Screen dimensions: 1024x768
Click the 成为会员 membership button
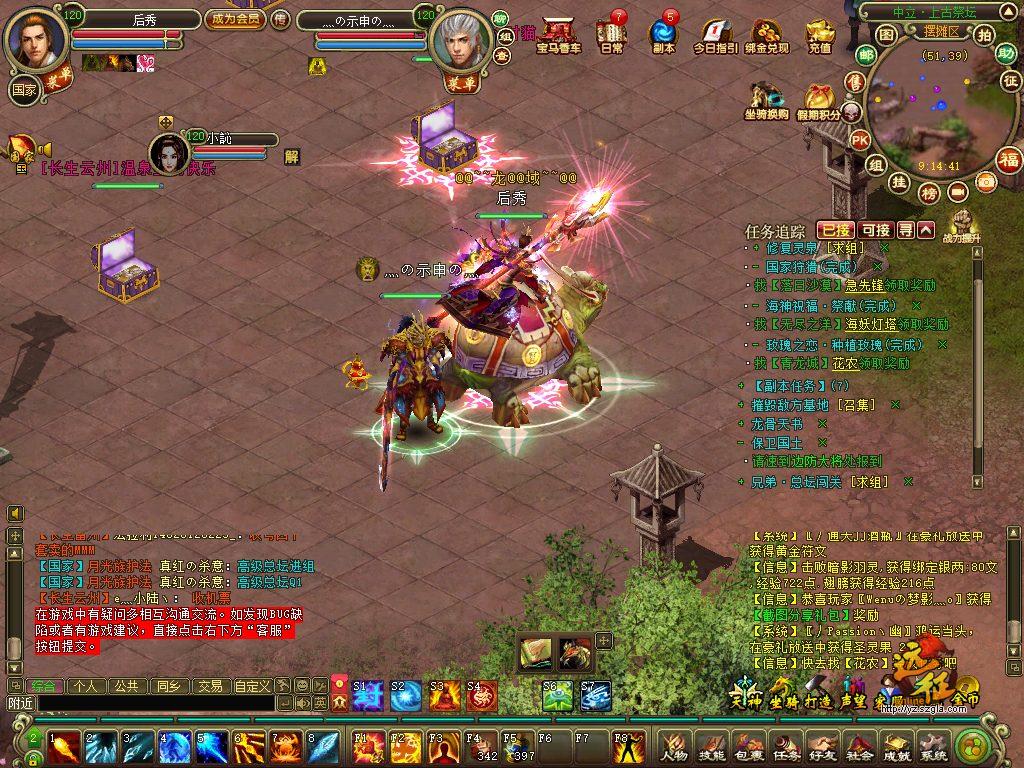coord(235,19)
